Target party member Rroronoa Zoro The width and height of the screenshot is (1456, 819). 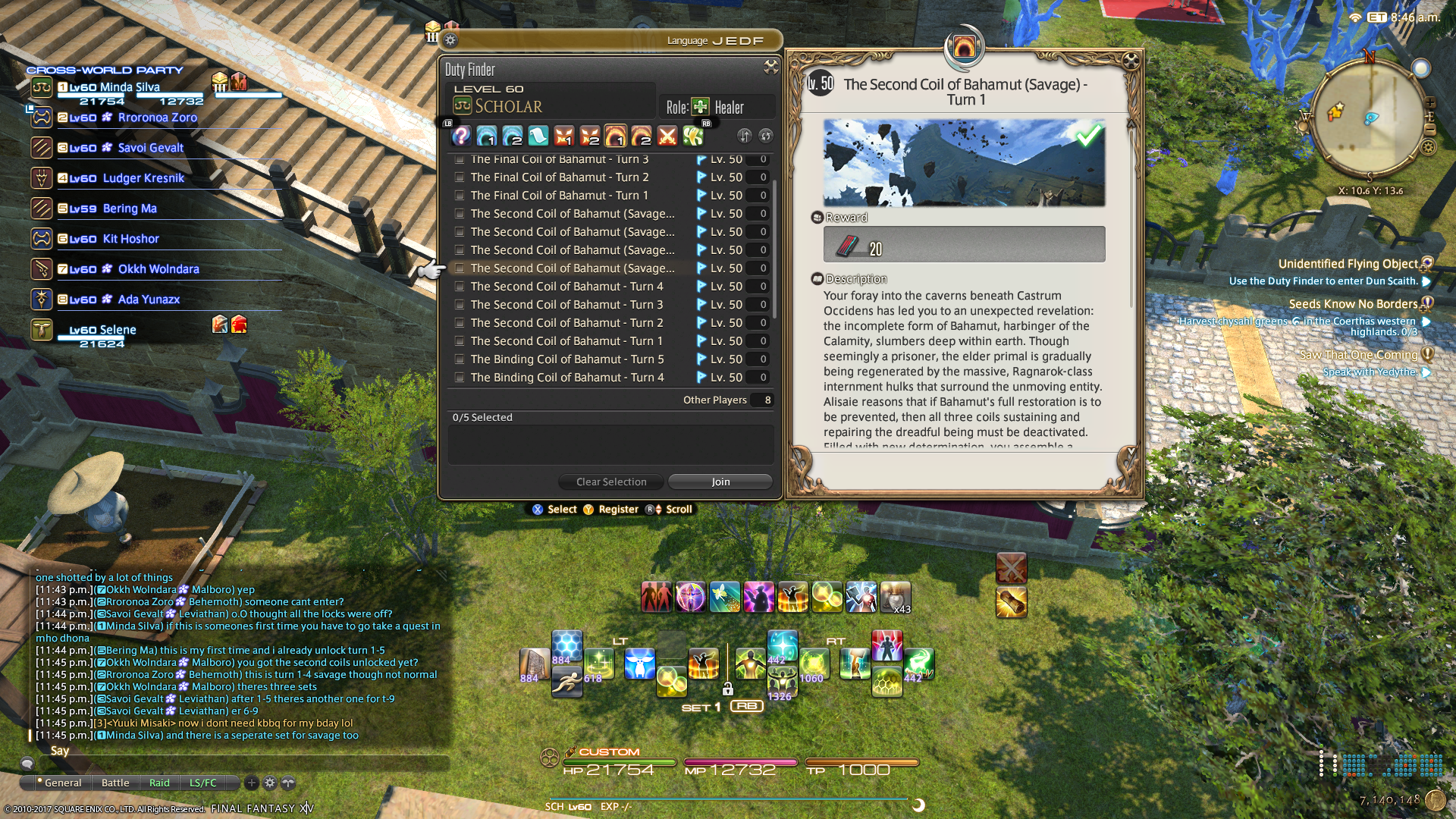pyautogui.click(x=157, y=118)
